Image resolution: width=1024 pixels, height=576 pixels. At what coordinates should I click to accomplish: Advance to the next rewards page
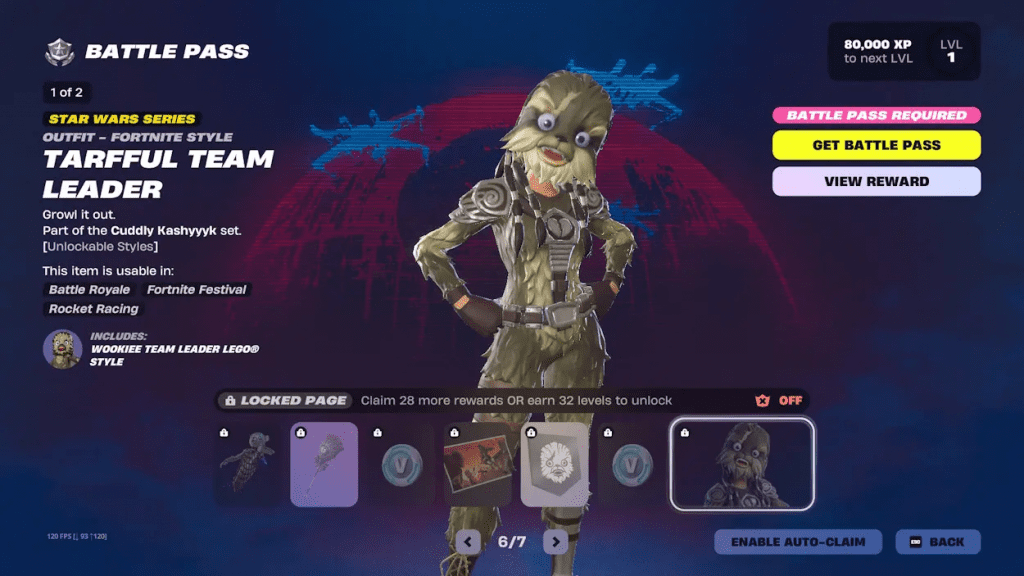555,542
